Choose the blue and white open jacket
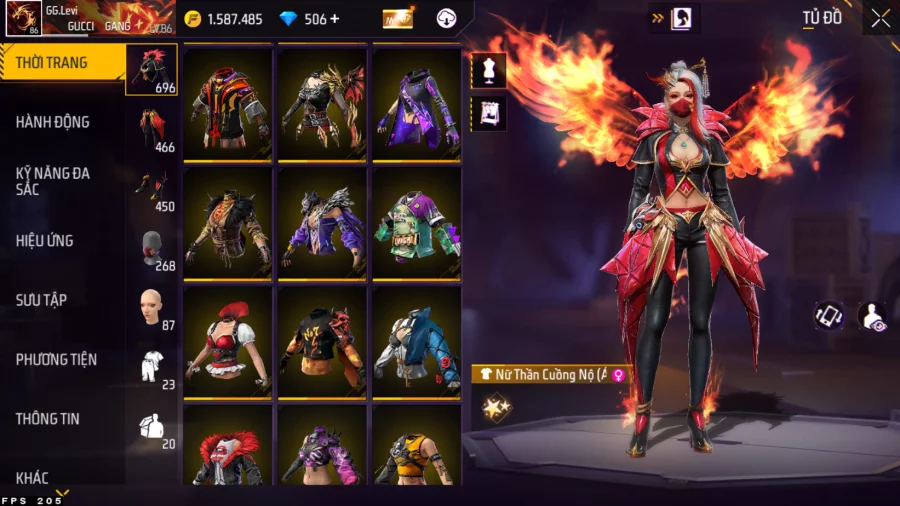 417,342
